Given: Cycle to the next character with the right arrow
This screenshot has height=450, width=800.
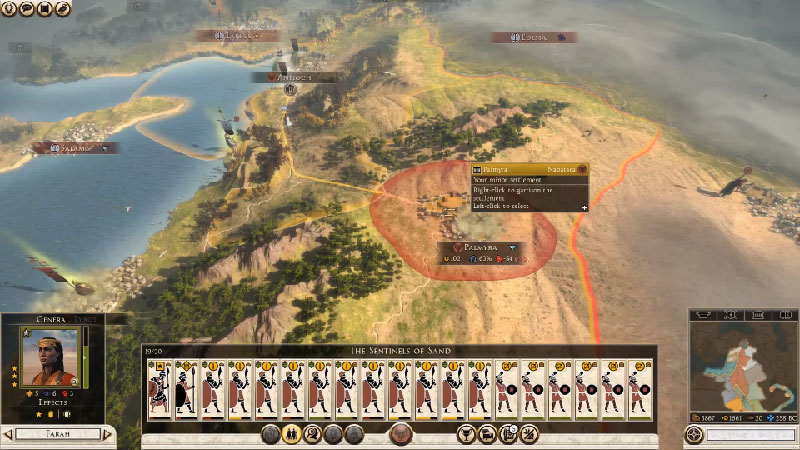Looking at the screenshot, I should coord(107,435).
